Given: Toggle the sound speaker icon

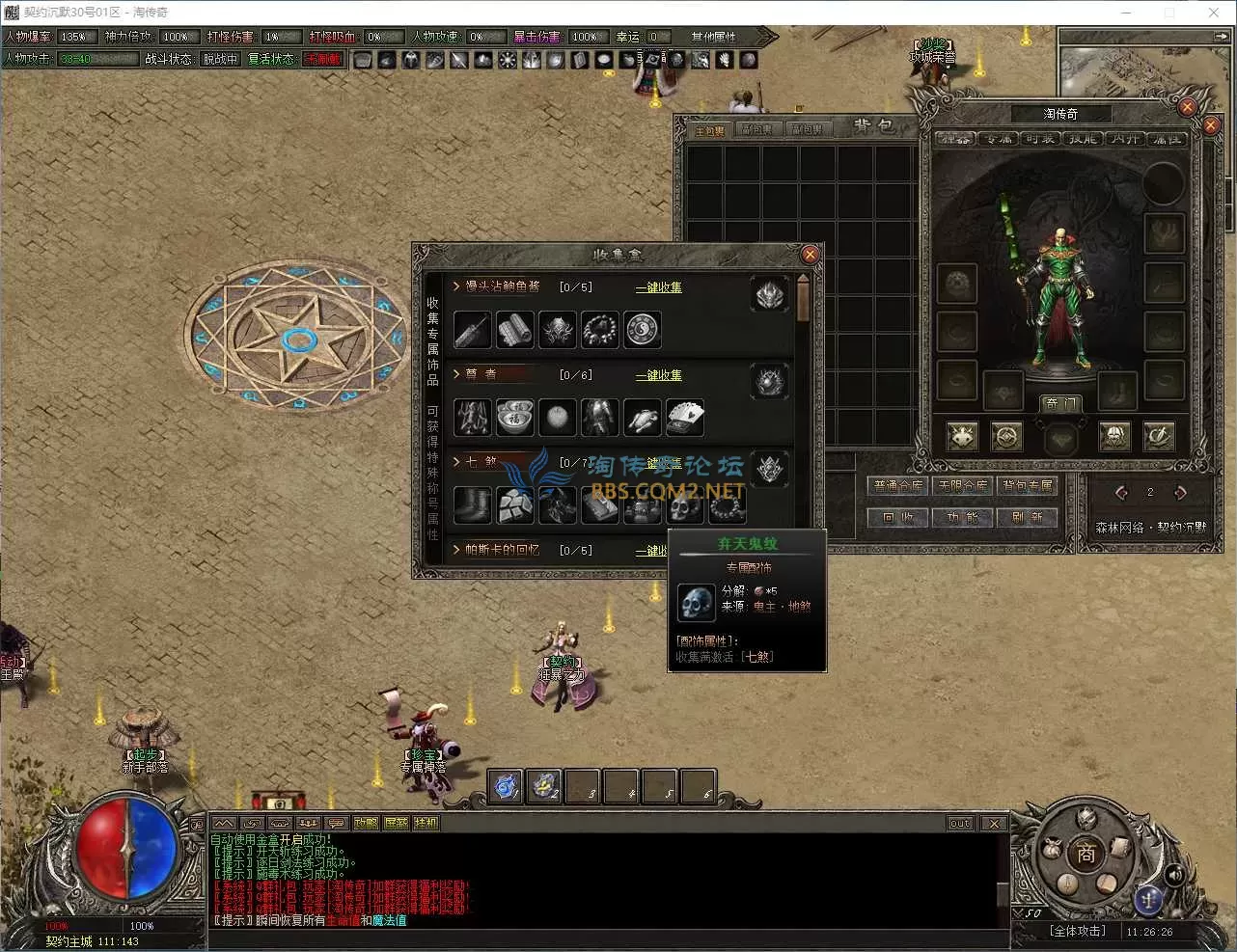Looking at the screenshot, I should tap(1175, 875).
